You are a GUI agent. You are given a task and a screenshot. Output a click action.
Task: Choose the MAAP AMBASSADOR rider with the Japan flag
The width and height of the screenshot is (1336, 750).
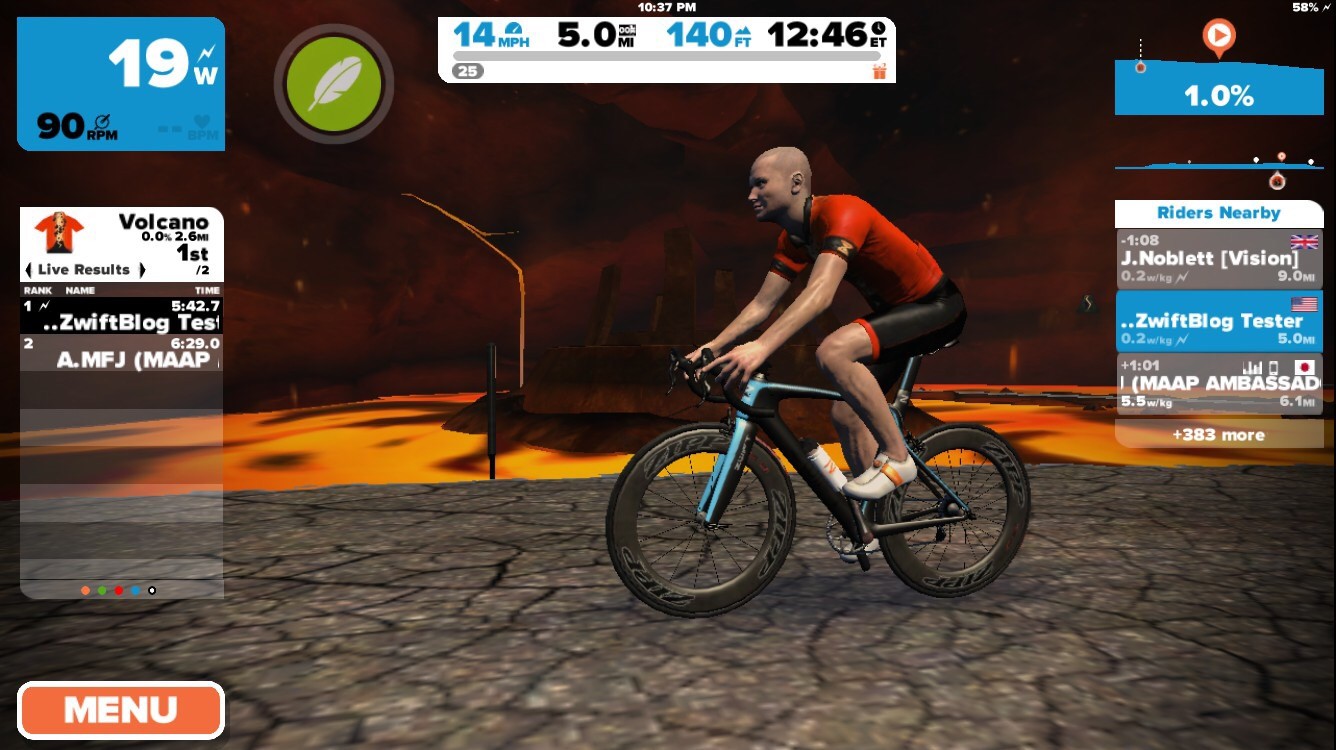[x=1218, y=383]
